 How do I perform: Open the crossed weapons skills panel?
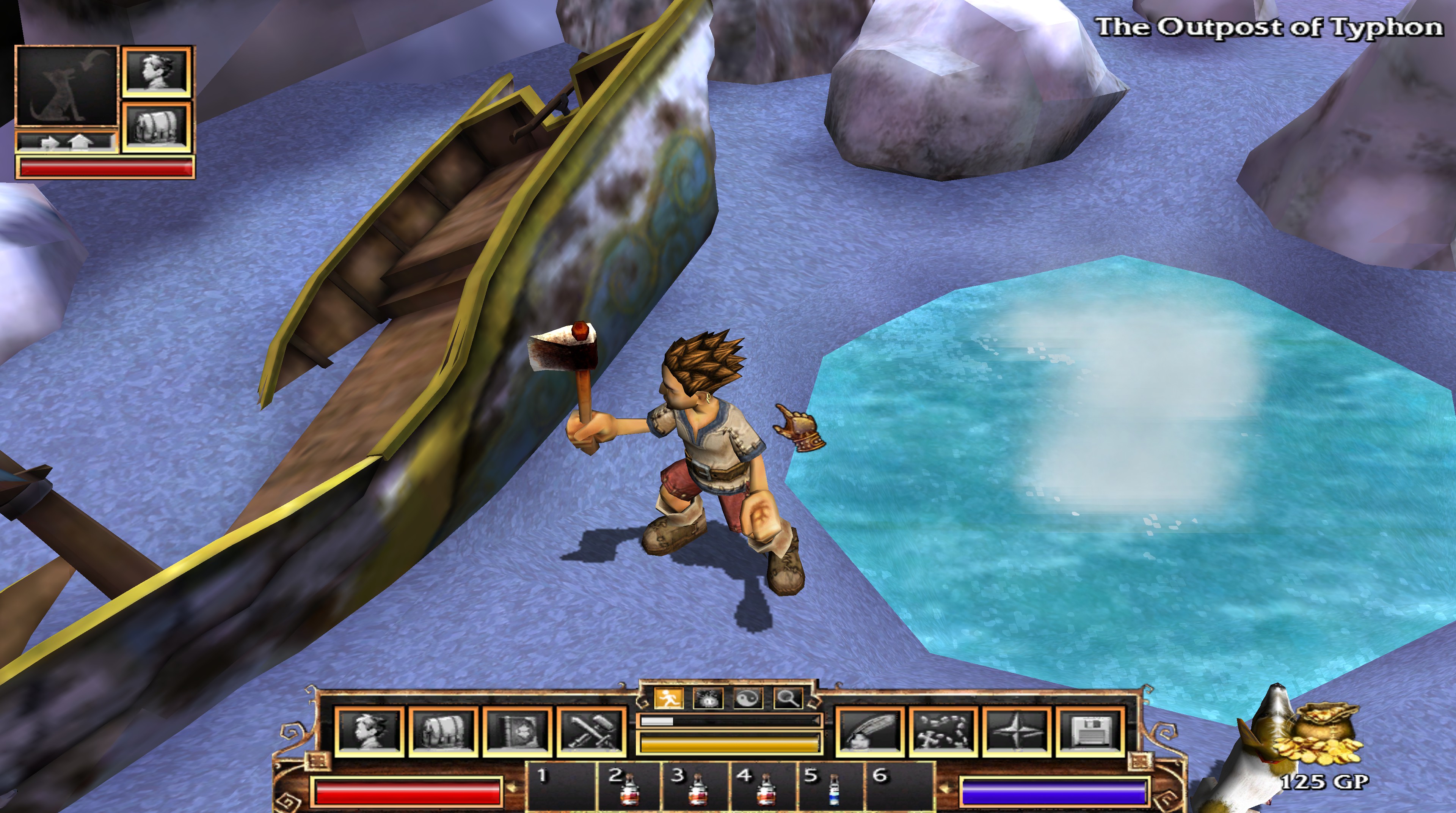coord(591,731)
